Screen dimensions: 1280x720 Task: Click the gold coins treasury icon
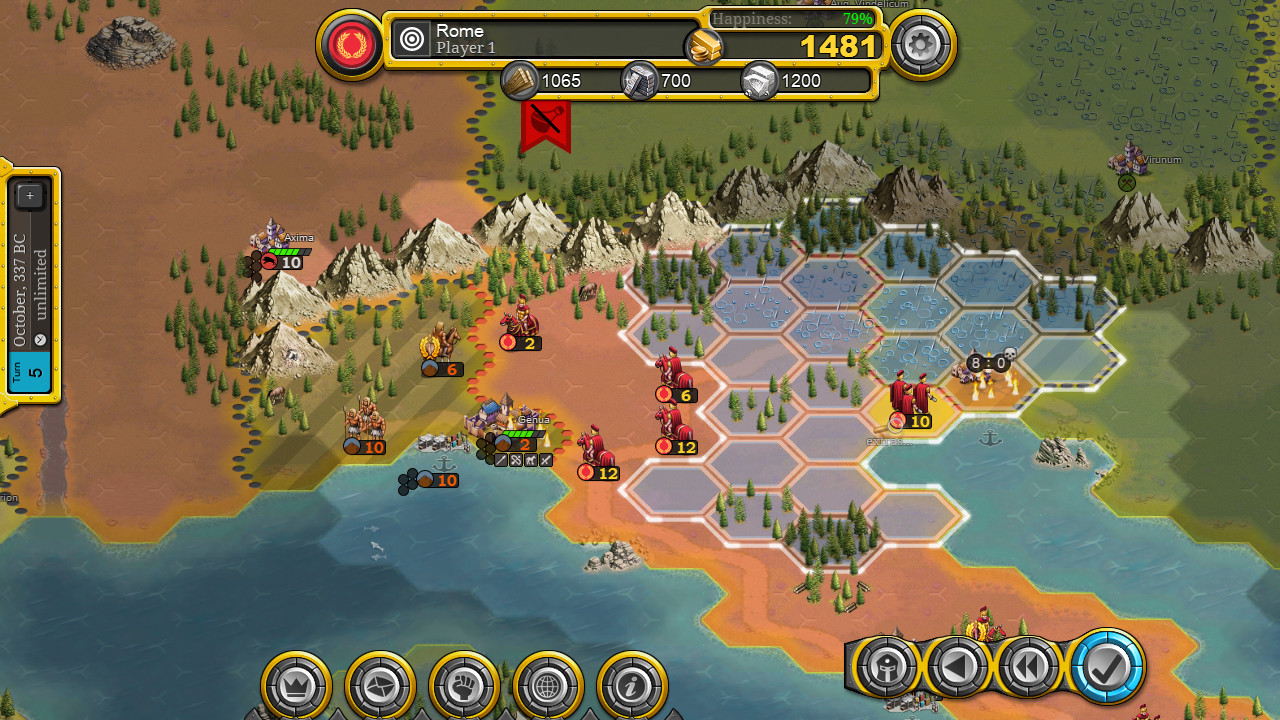[x=704, y=46]
